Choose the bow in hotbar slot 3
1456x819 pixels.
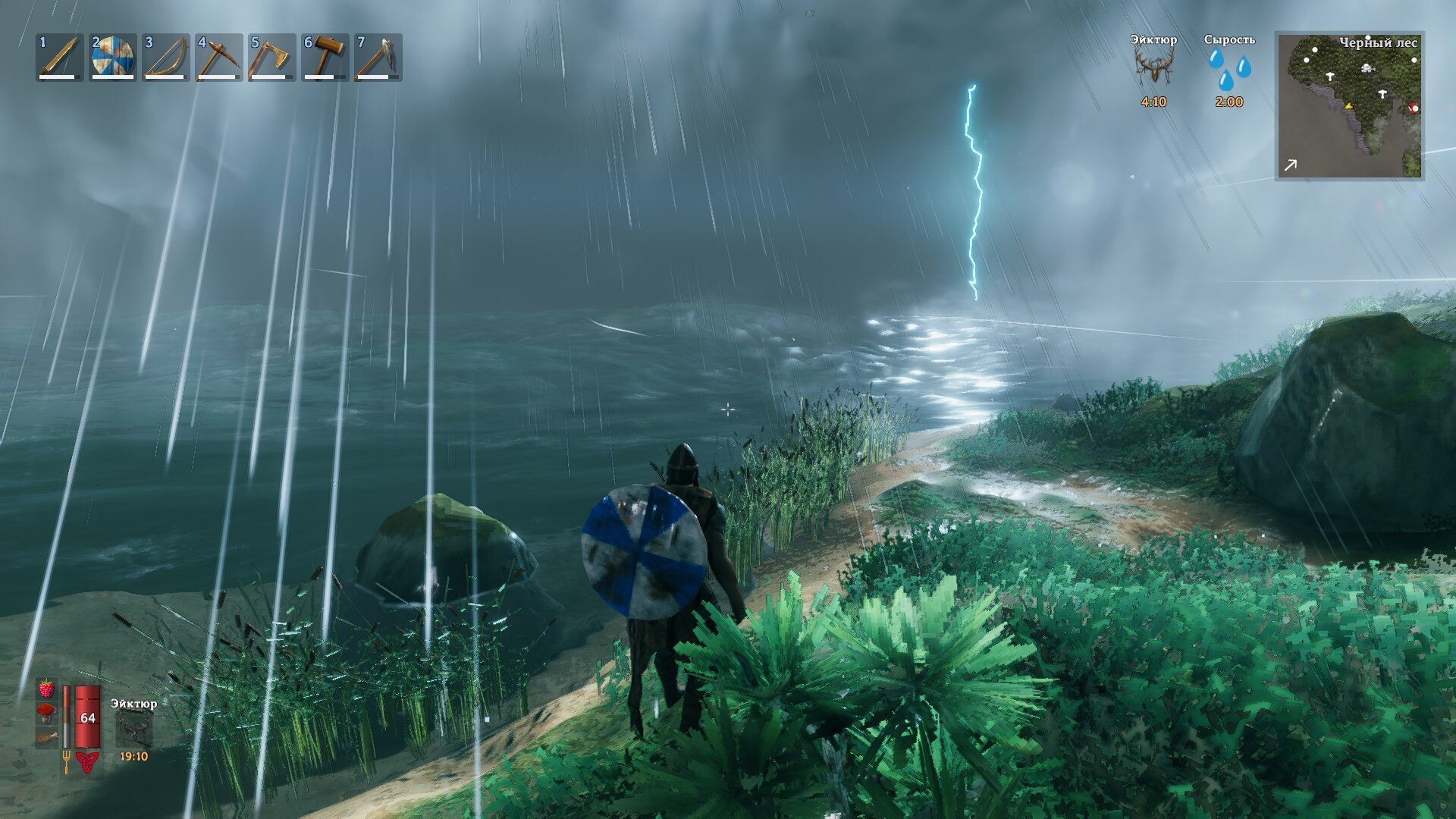[166, 58]
